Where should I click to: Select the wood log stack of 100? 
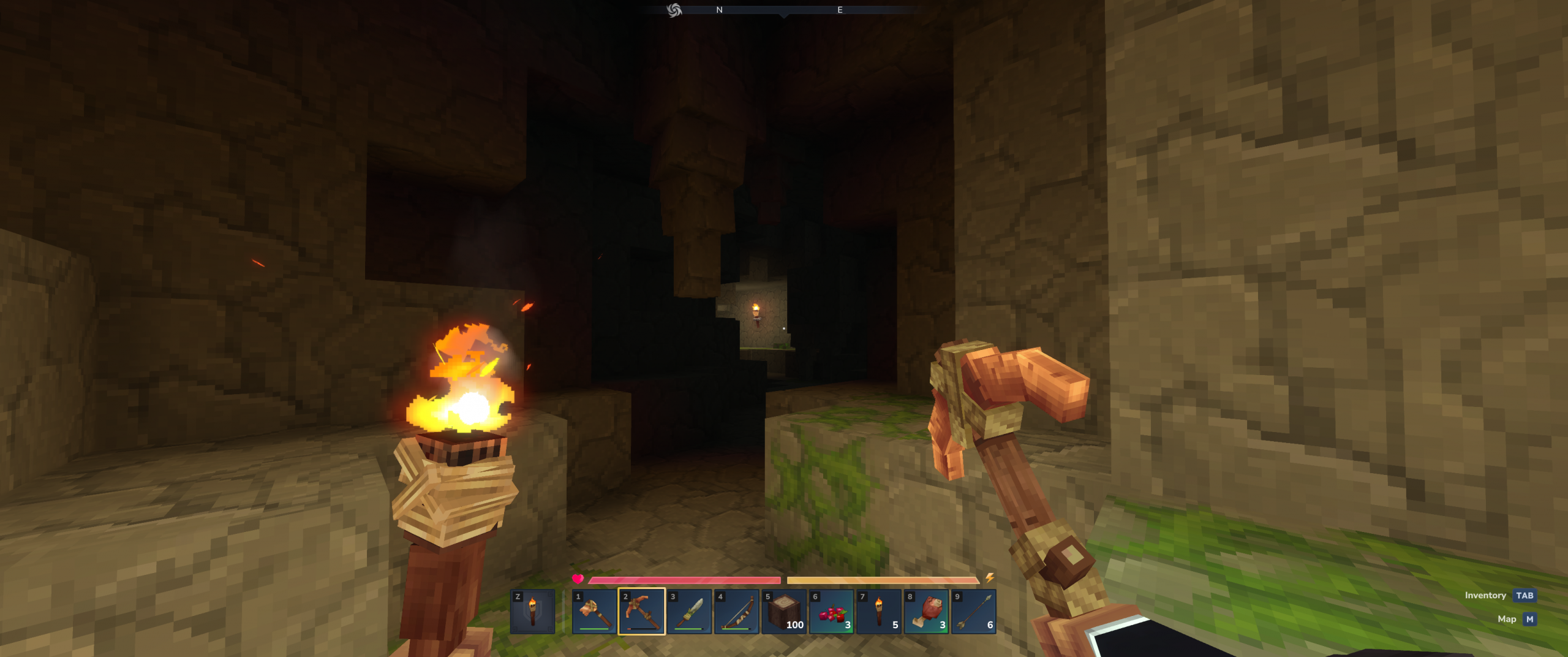(x=784, y=612)
